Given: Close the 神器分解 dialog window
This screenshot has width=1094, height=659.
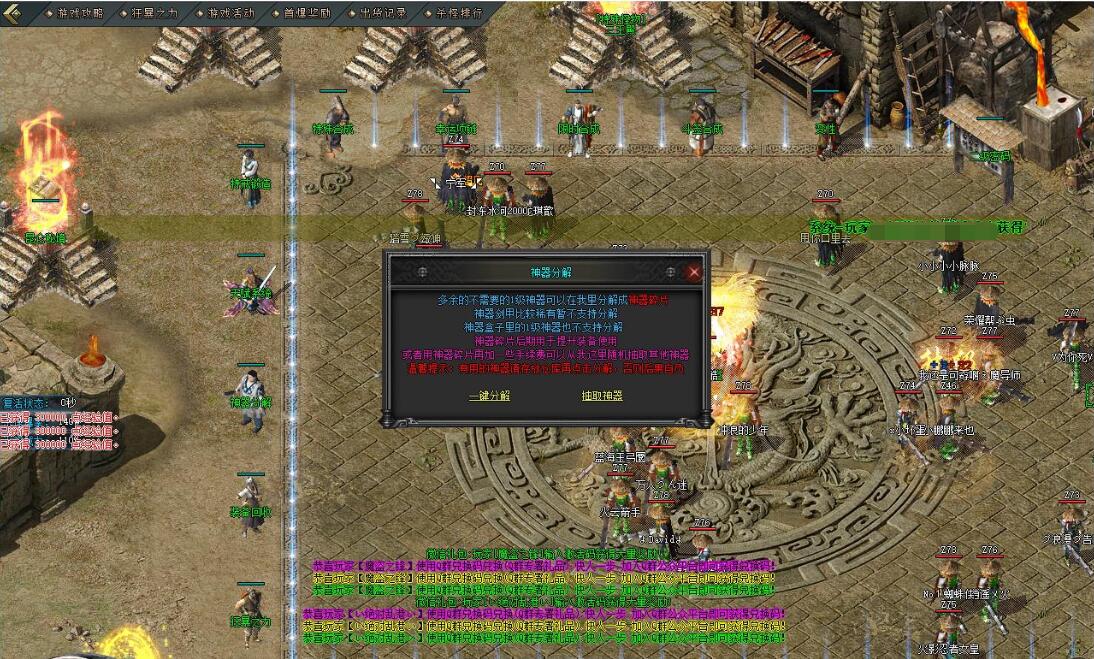Looking at the screenshot, I should click(x=694, y=271).
